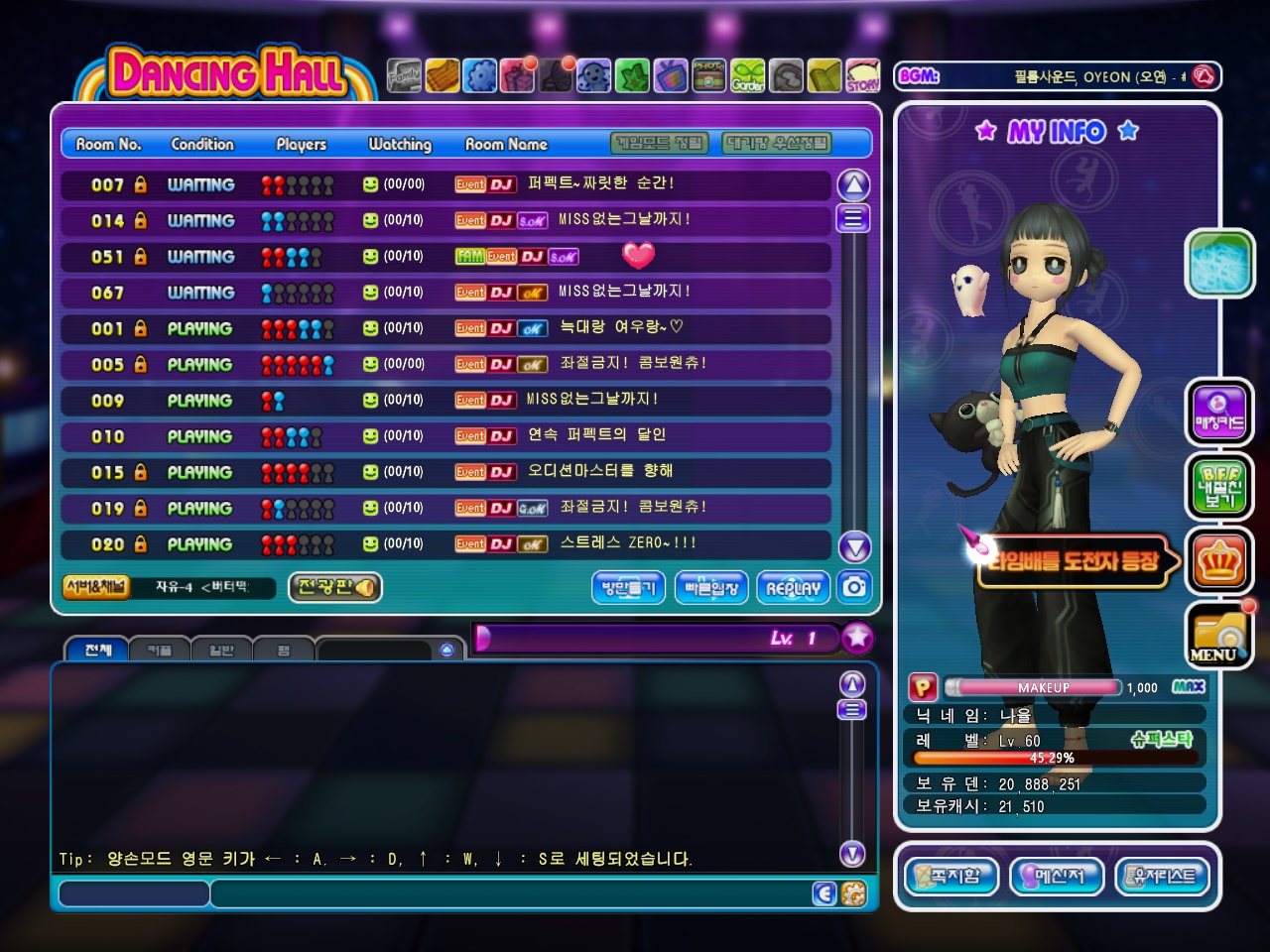Join waiting room 067

tap(445, 293)
